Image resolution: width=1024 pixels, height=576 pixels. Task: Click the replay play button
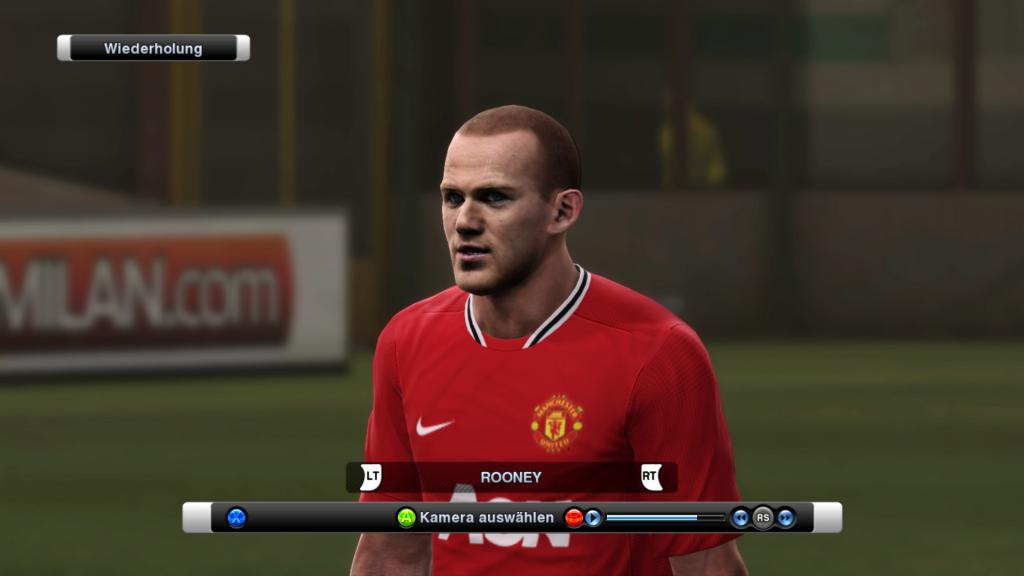(593, 518)
